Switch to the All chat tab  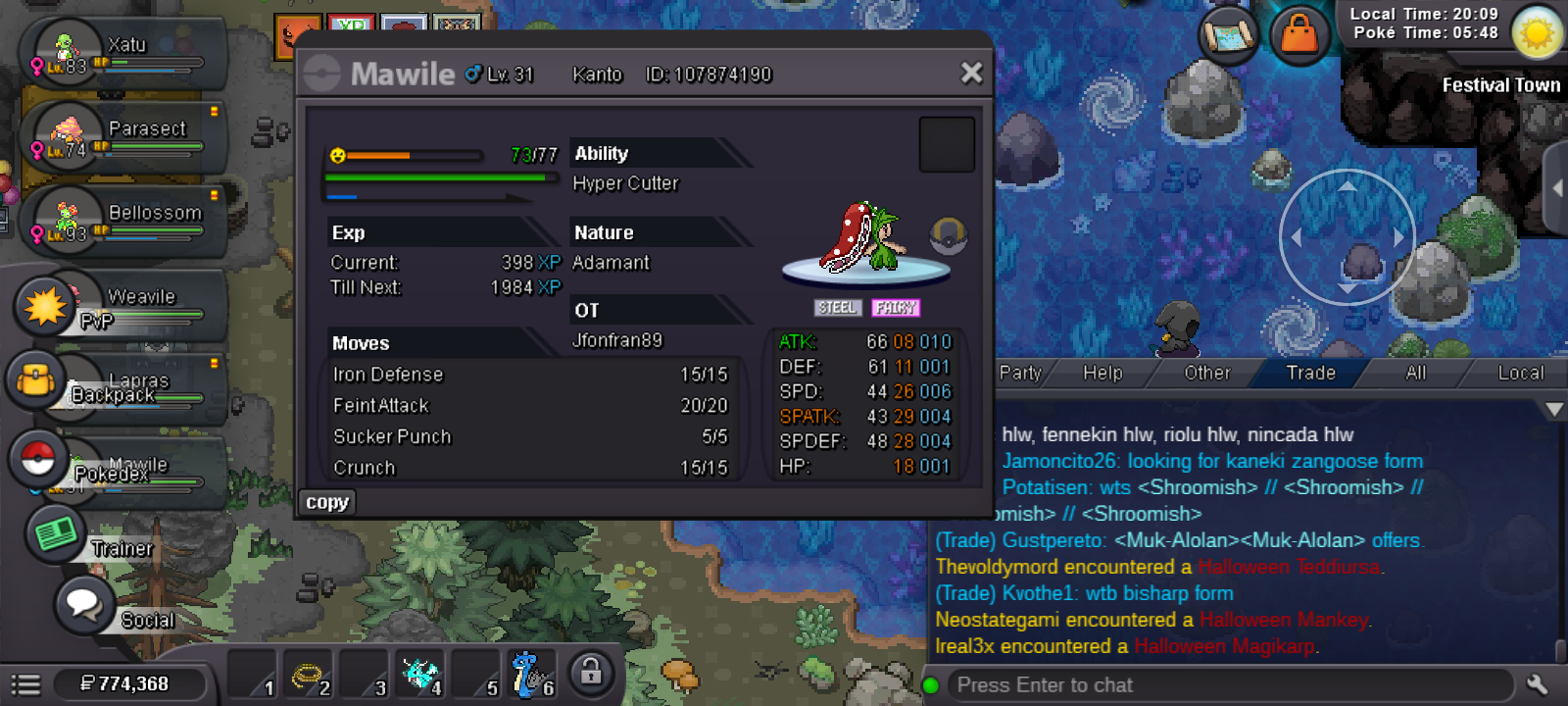click(1415, 373)
